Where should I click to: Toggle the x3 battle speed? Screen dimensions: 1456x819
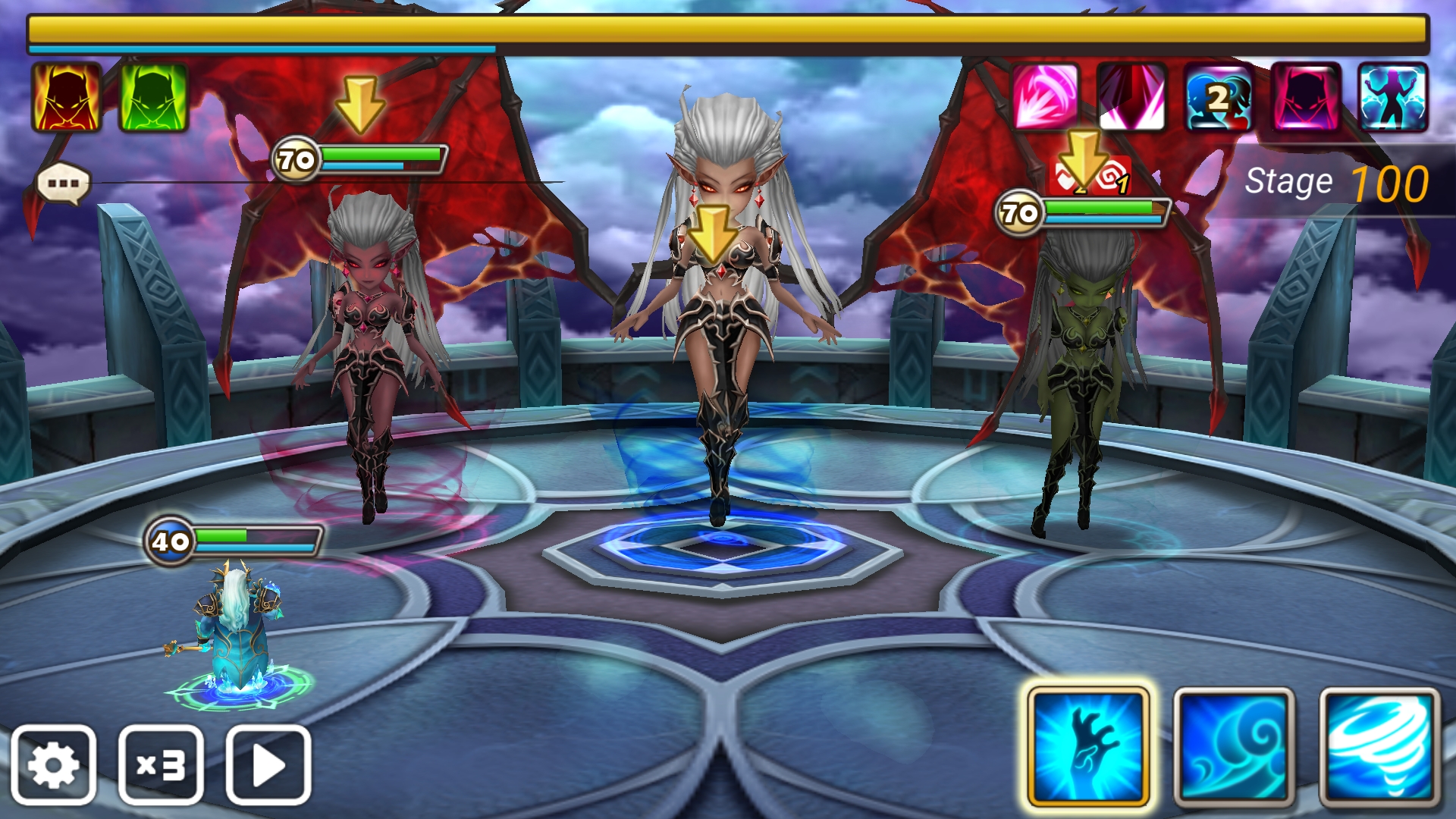pyautogui.click(x=161, y=764)
